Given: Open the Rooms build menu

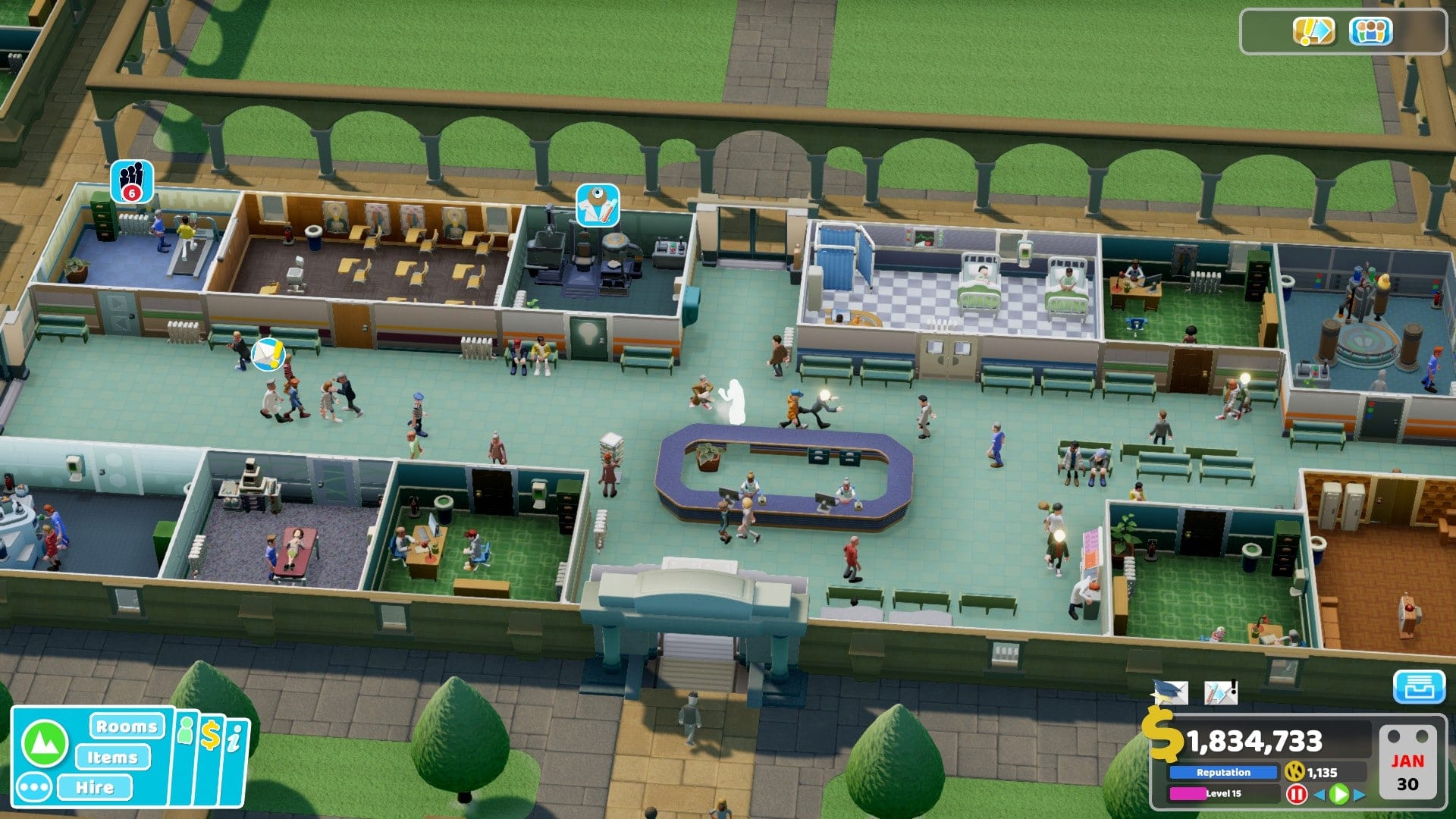Looking at the screenshot, I should (x=126, y=726).
